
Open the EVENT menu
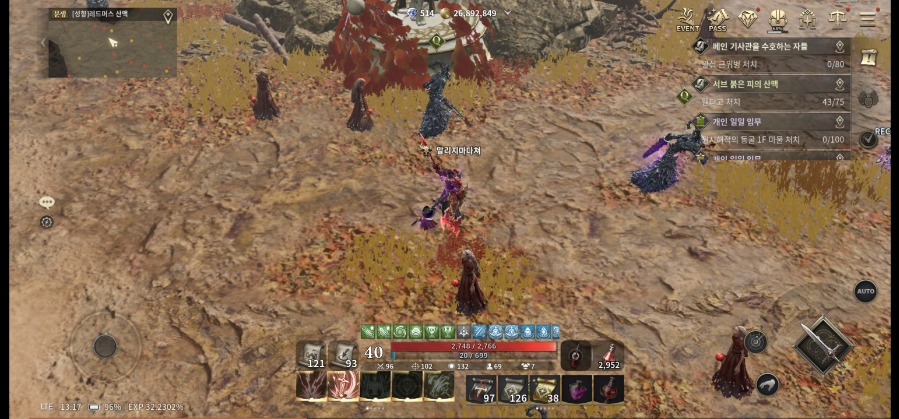[x=687, y=20]
